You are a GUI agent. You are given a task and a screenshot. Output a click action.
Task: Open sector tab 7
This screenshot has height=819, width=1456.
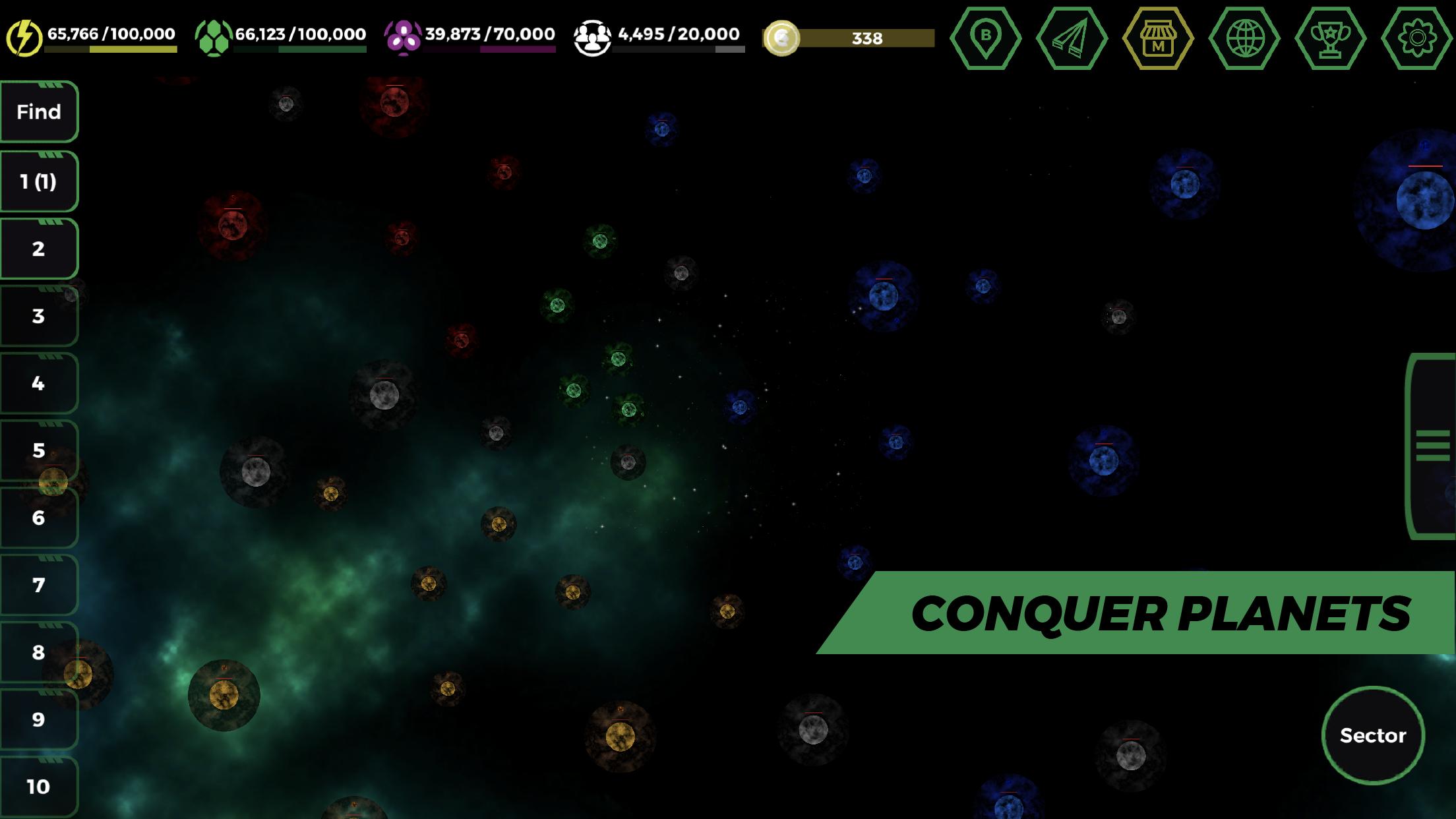coord(38,586)
